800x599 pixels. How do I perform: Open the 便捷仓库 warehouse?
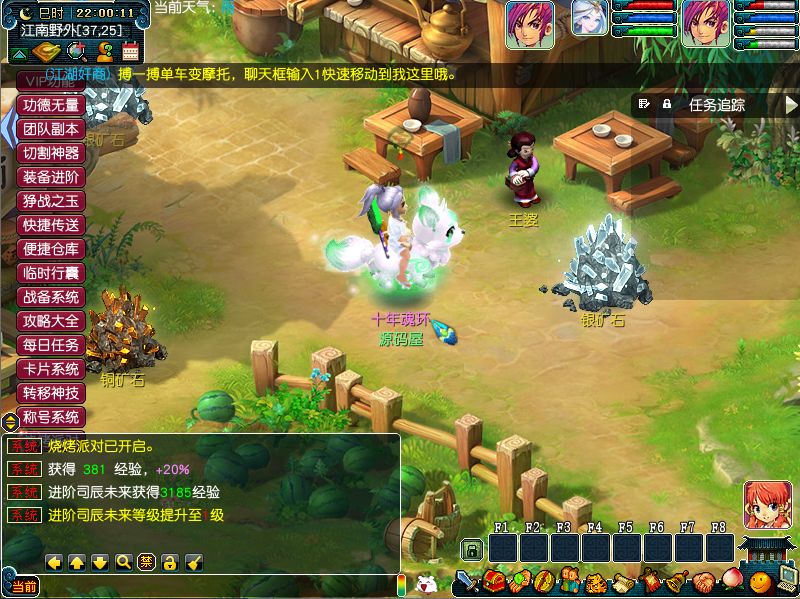52,249
